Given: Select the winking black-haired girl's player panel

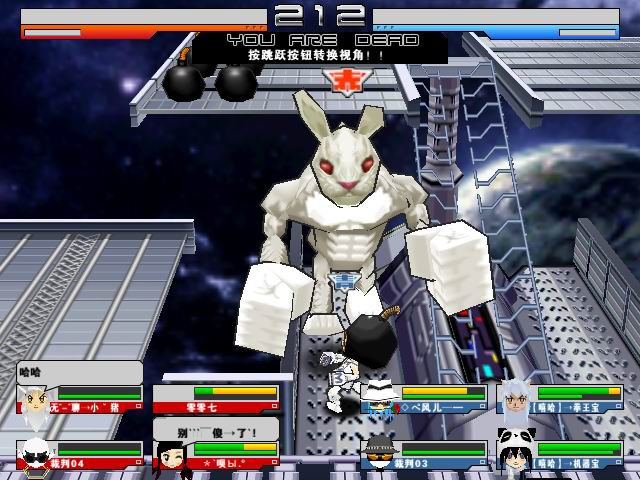Looking at the screenshot, I should point(215,455).
